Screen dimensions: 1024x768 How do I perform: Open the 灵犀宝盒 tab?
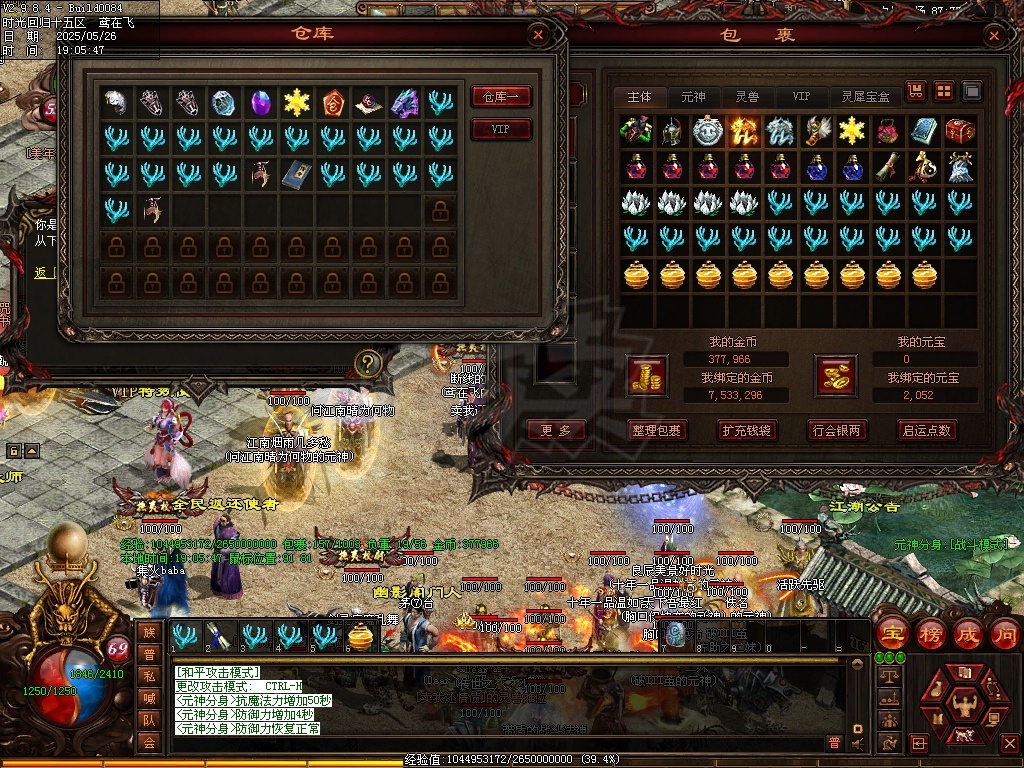pyautogui.click(x=865, y=97)
